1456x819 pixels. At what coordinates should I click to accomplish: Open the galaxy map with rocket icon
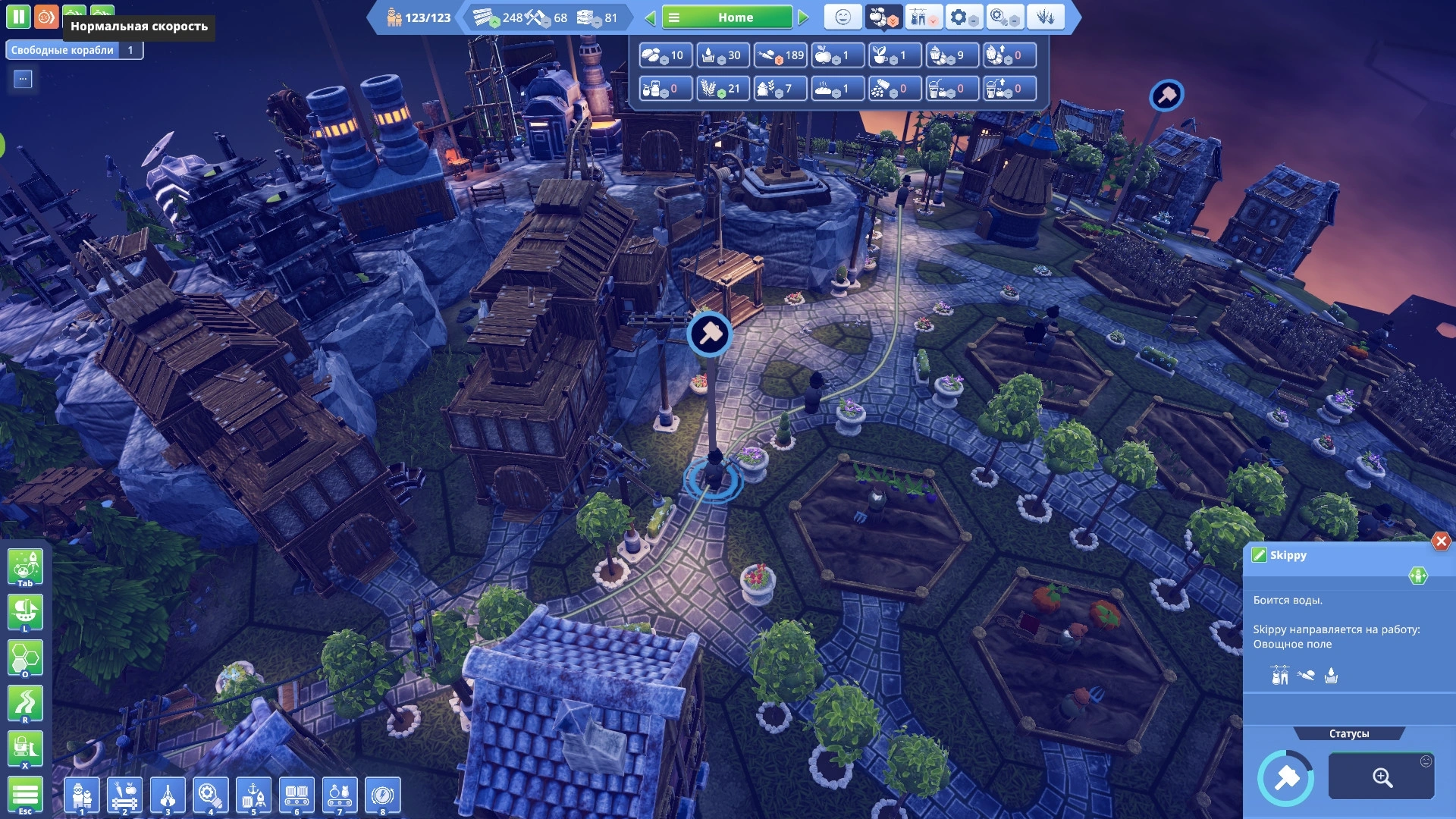tap(25, 566)
